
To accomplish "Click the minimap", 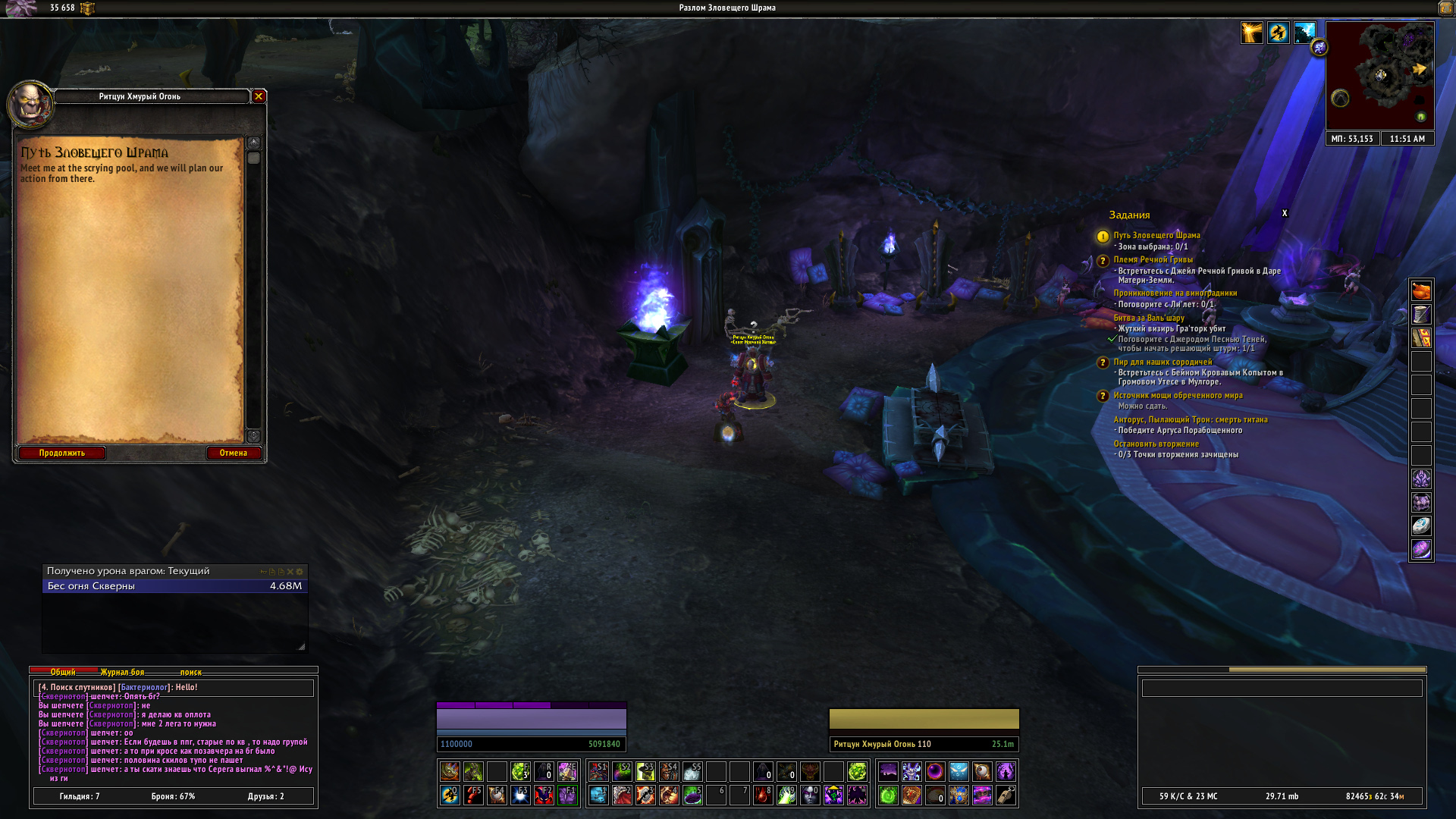I will pyautogui.click(x=1379, y=75).
